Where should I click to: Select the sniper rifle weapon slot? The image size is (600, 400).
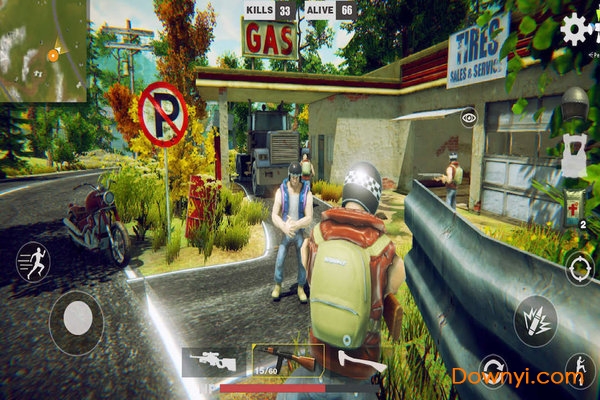[212, 360]
